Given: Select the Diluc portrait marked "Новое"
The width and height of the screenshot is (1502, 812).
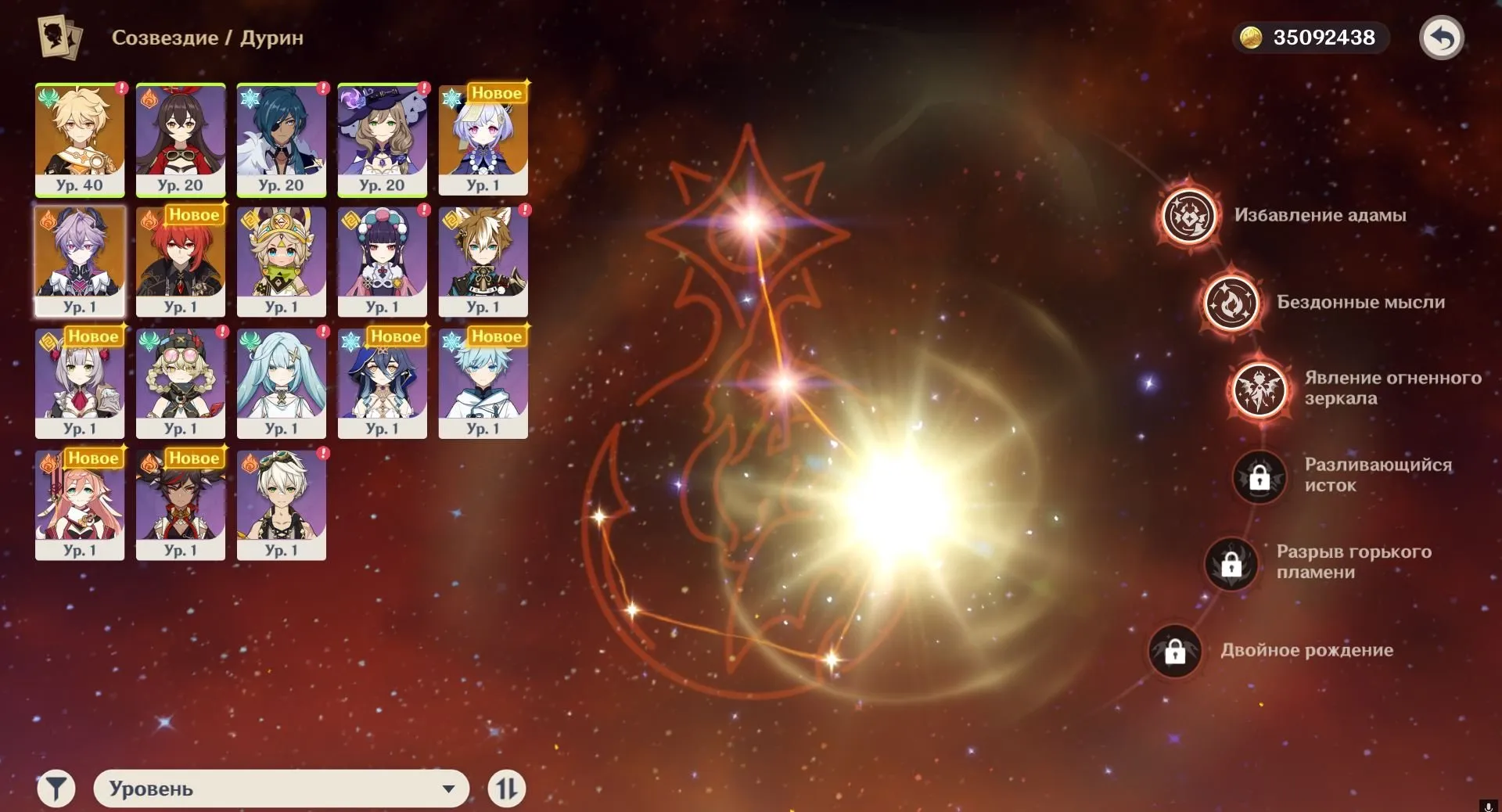Looking at the screenshot, I should [180, 260].
